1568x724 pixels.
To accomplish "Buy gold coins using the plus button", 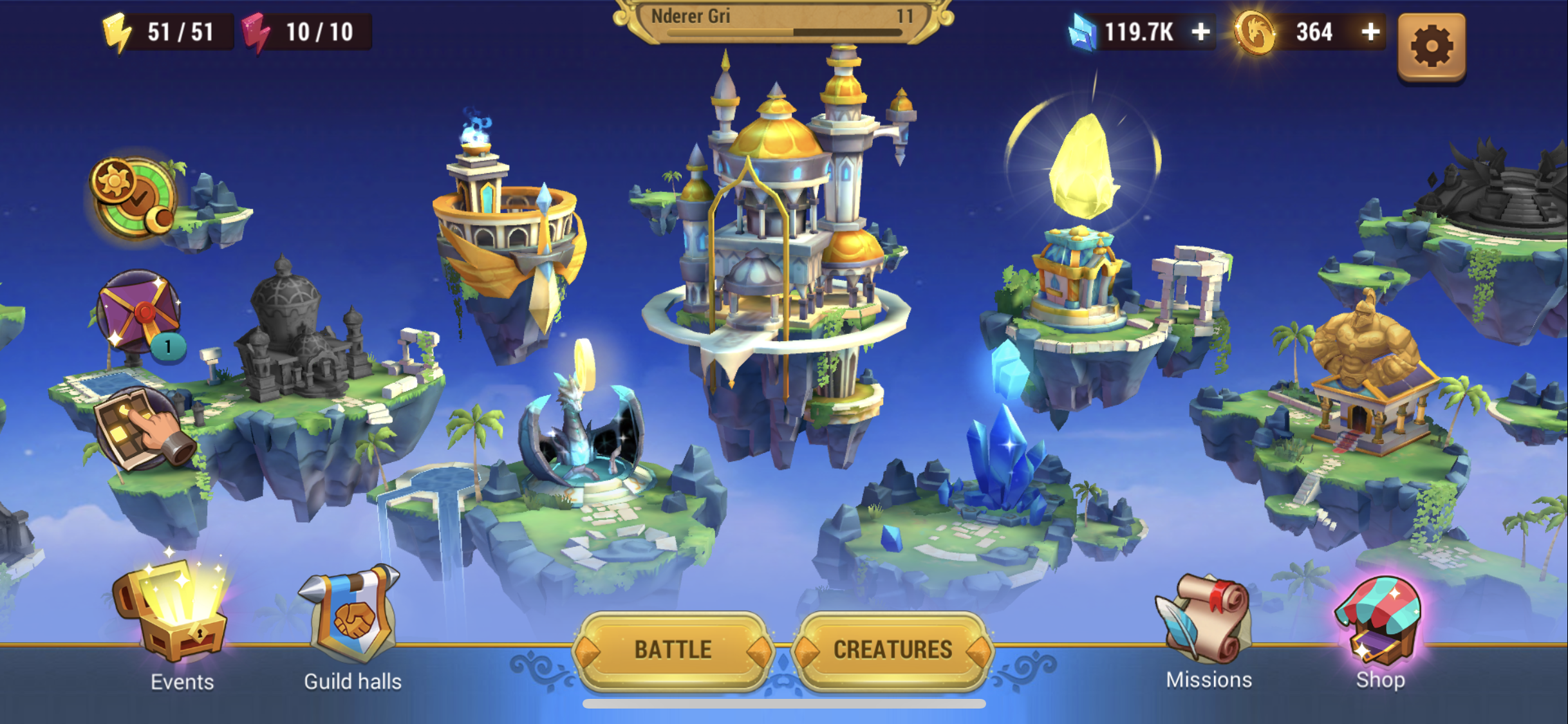I will coord(1370,32).
